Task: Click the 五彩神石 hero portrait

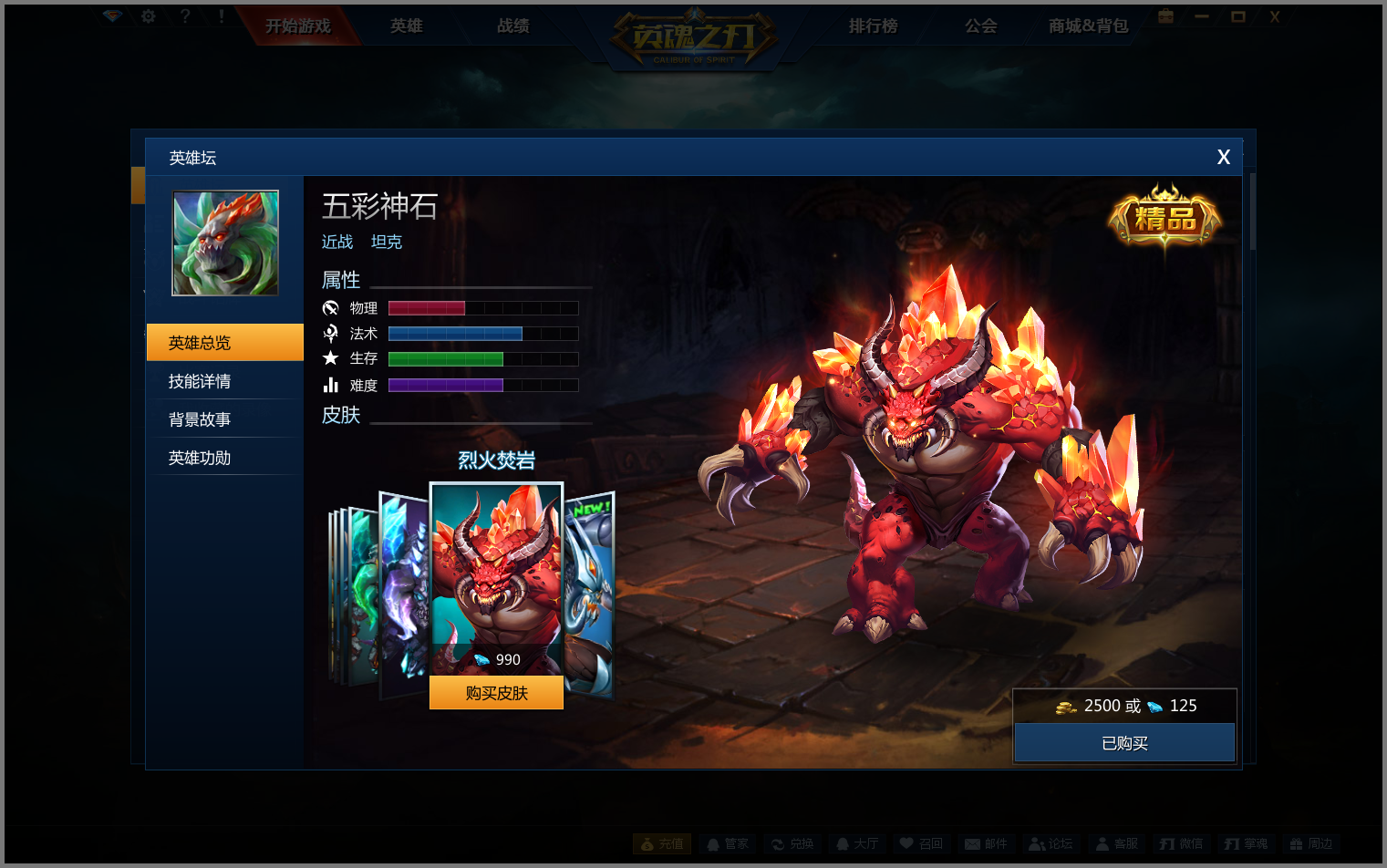Action: 225,243
